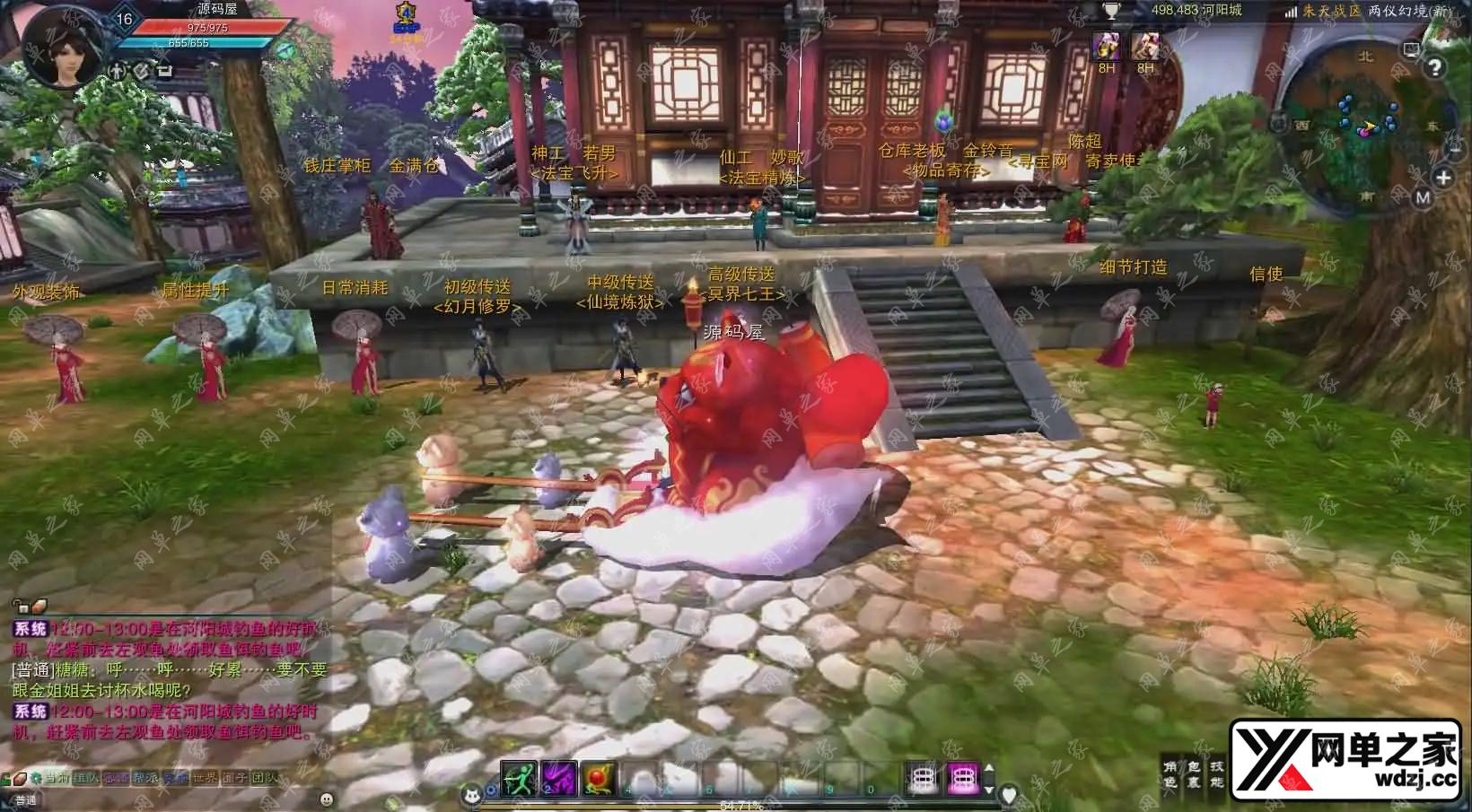Click the 普通 chat channel selector
1472x812 pixels.
[25, 799]
